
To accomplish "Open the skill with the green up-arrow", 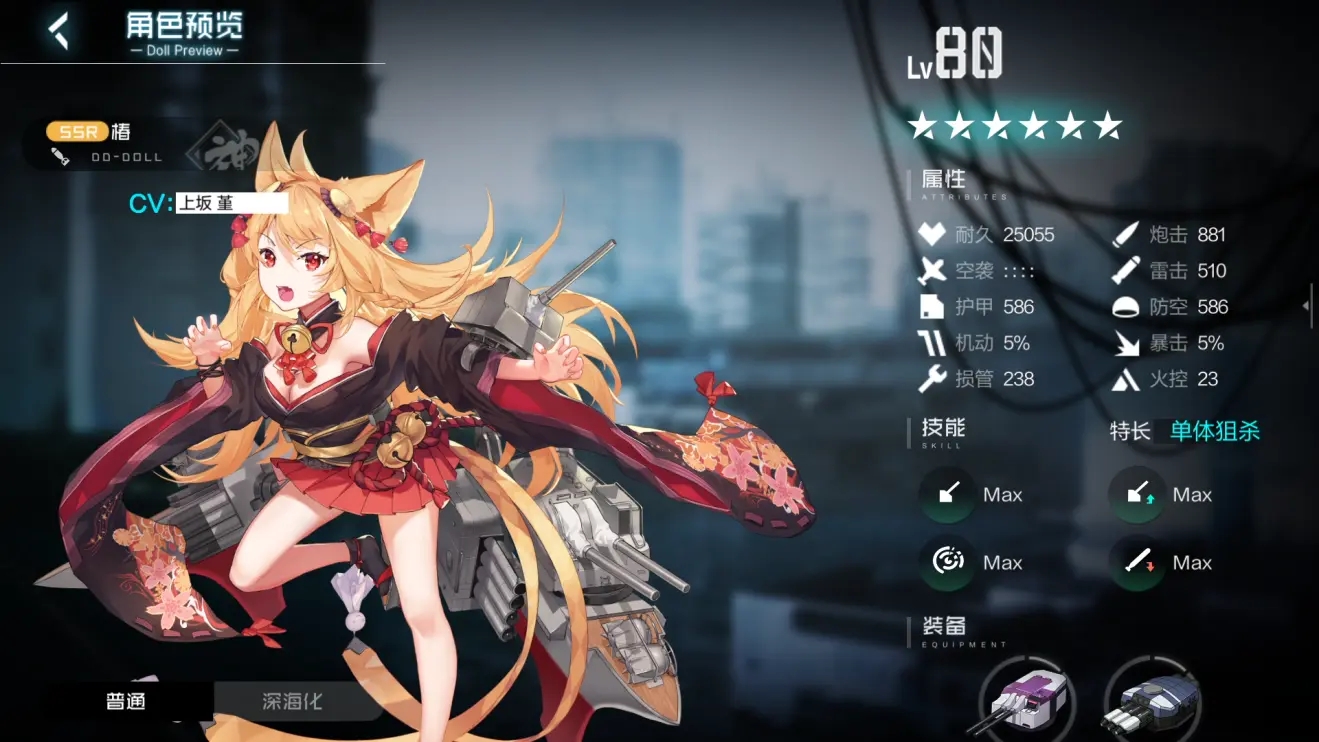I will pos(1137,494).
